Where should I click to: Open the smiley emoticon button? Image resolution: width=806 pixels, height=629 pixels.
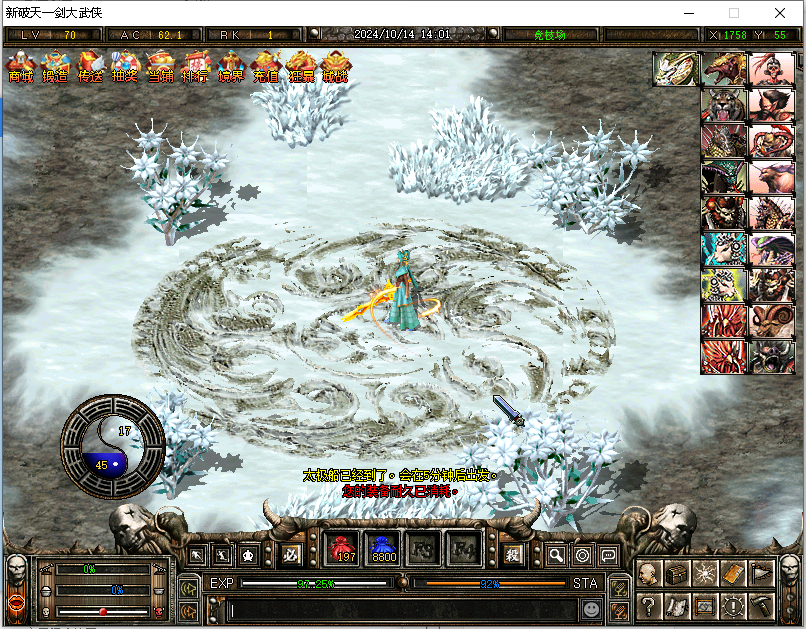592,608
